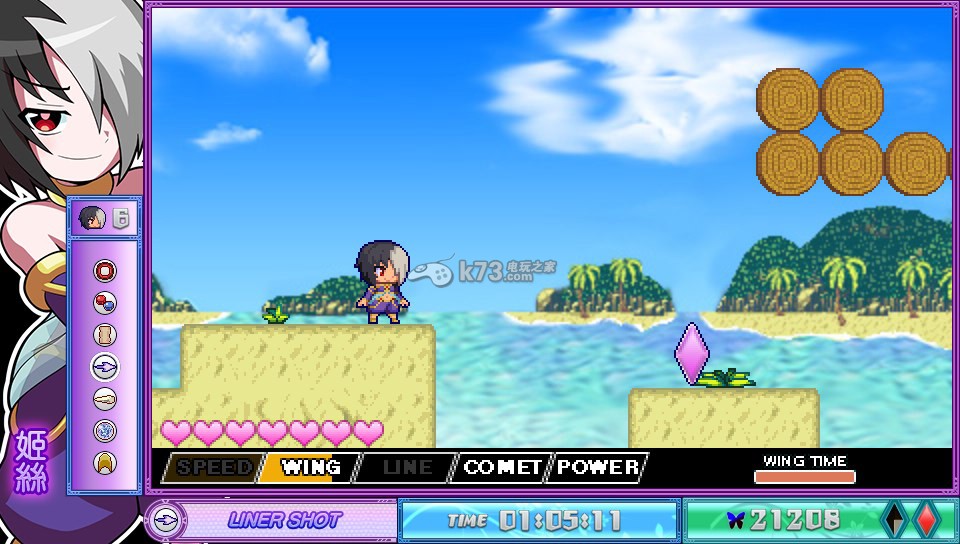This screenshot has height=544, width=960.
Task: Select the red ring shot icon
Action: tap(105, 271)
